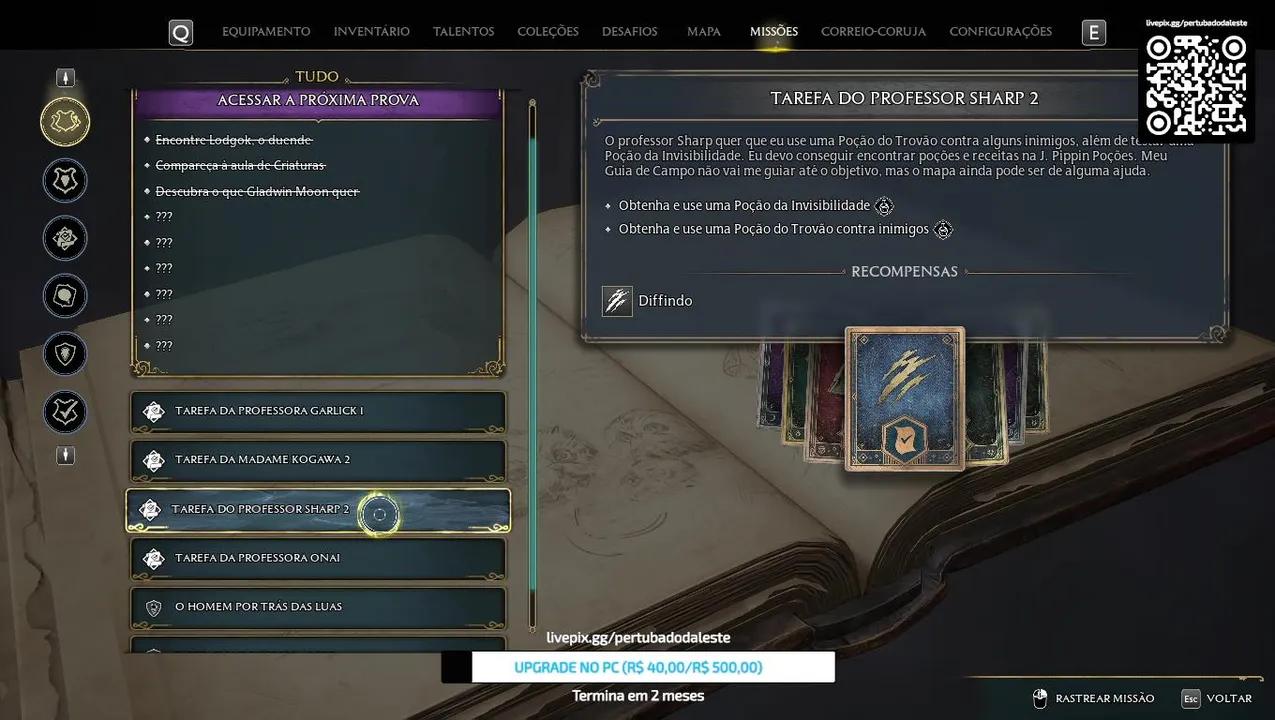Open the Configurações tab
1275x720 pixels.
(1000, 32)
